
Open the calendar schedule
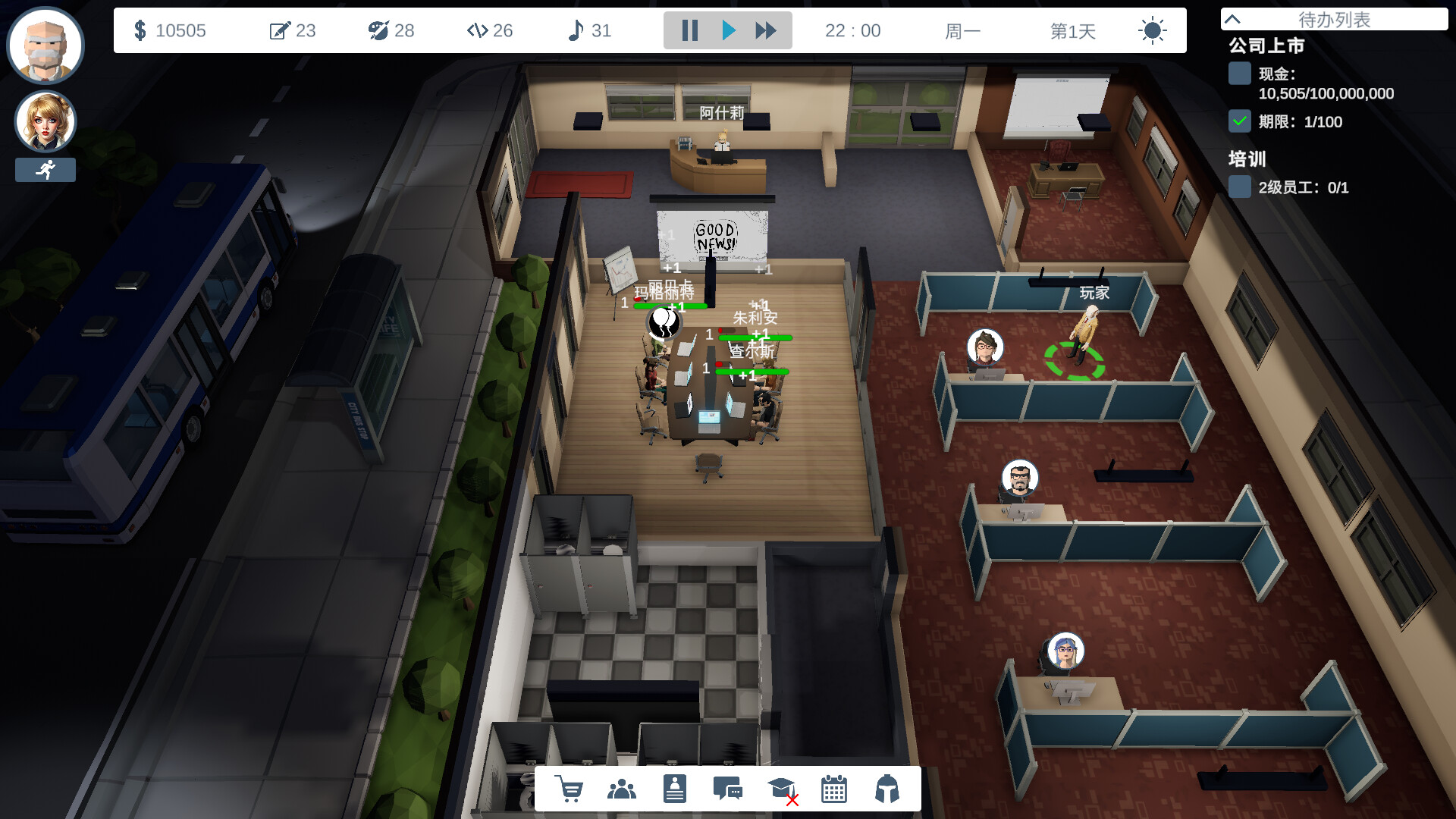click(834, 789)
